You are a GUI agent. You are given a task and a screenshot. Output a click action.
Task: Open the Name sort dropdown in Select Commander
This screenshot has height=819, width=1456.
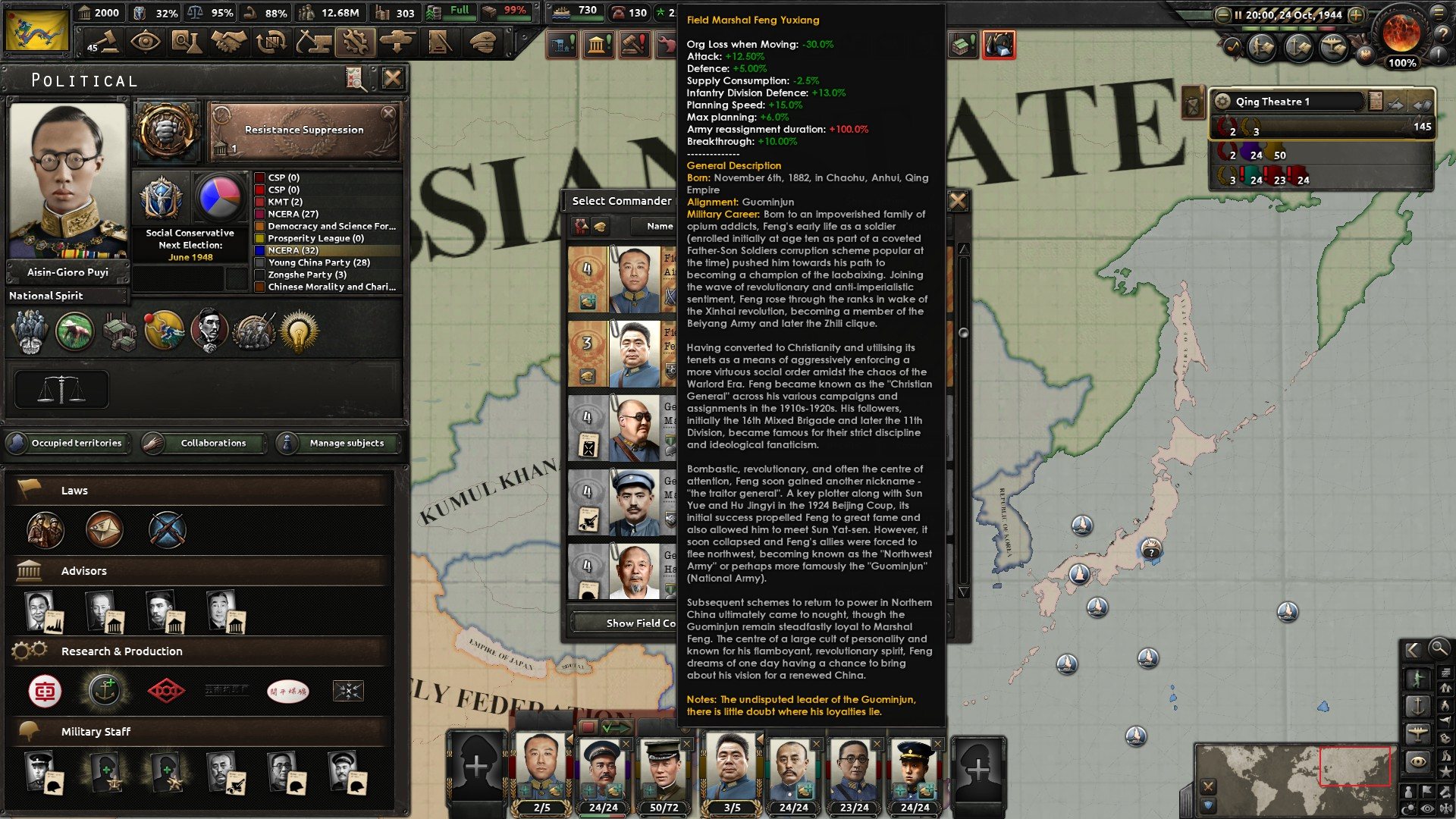(x=661, y=226)
